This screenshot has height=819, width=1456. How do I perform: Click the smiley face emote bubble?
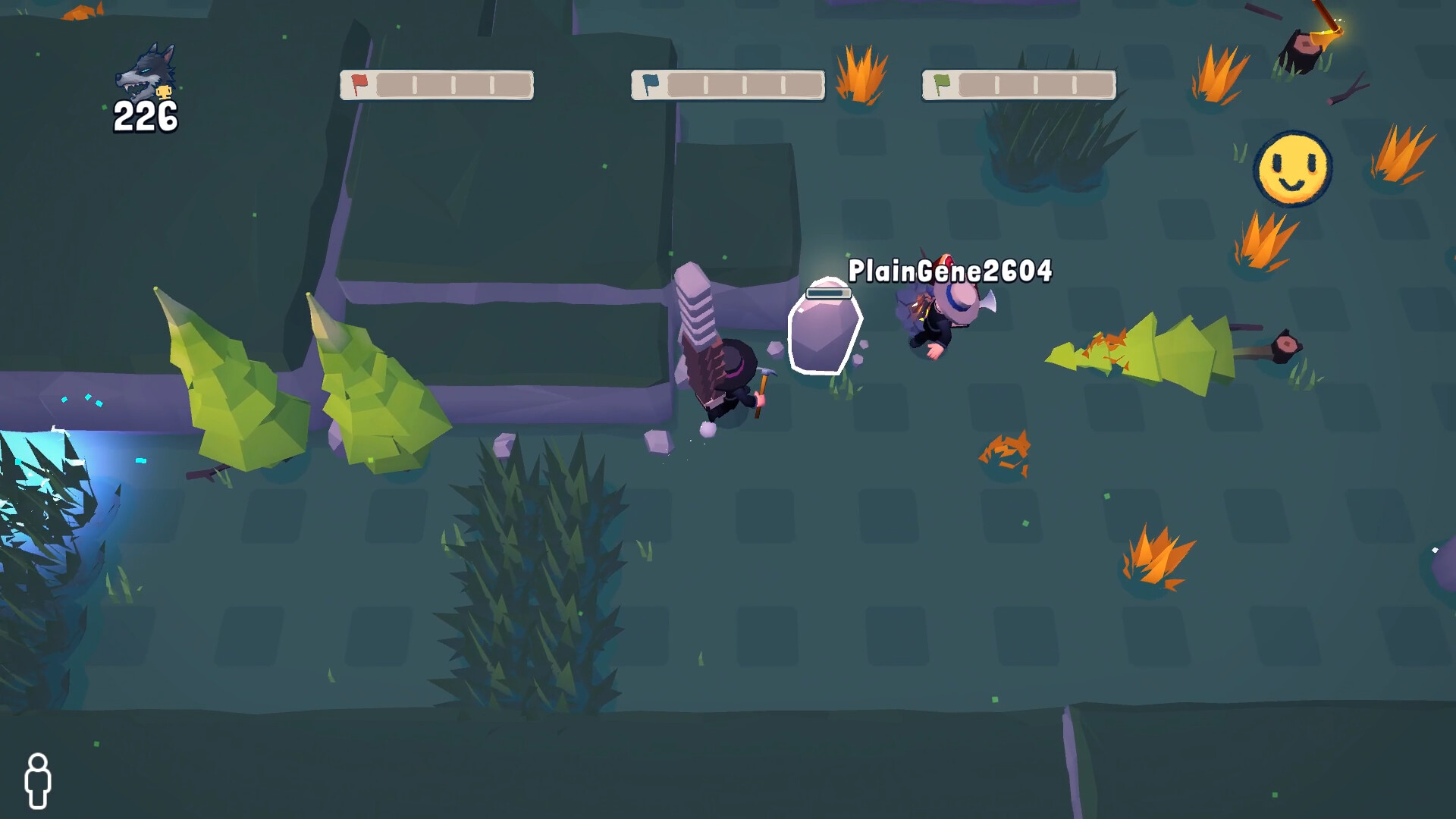coord(1292,168)
